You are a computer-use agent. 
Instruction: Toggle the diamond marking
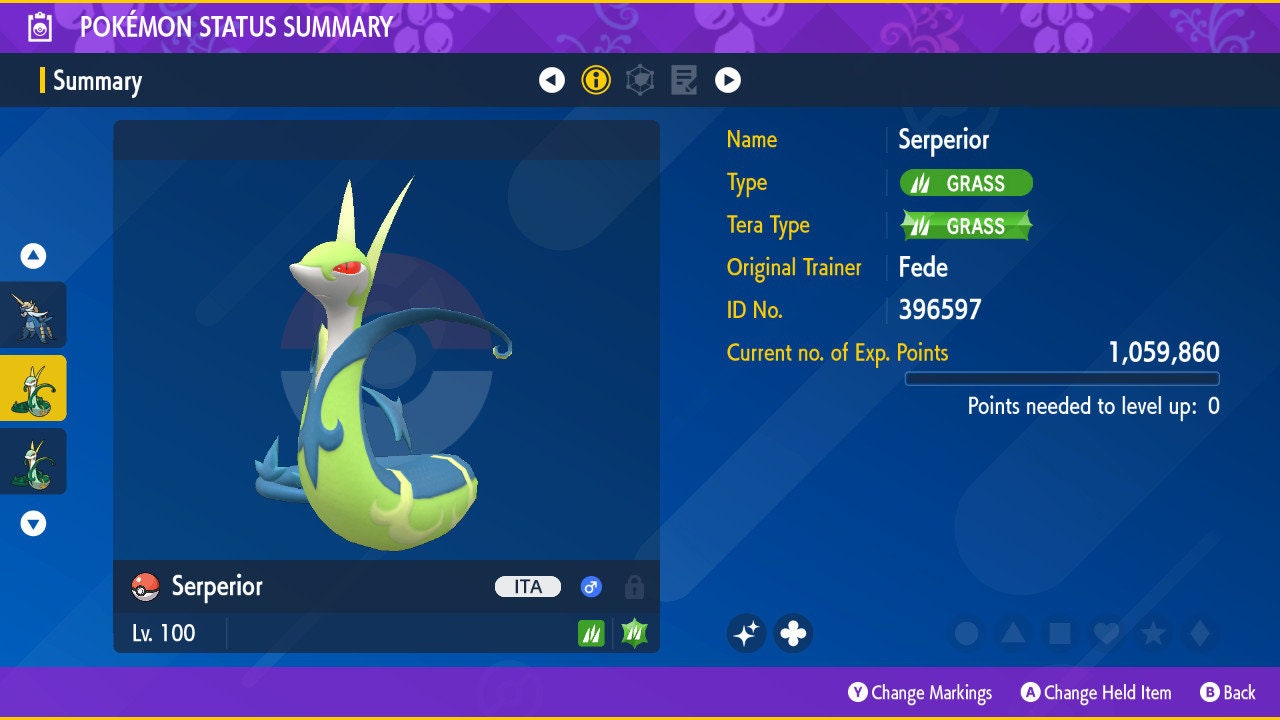pos(1200,633)
